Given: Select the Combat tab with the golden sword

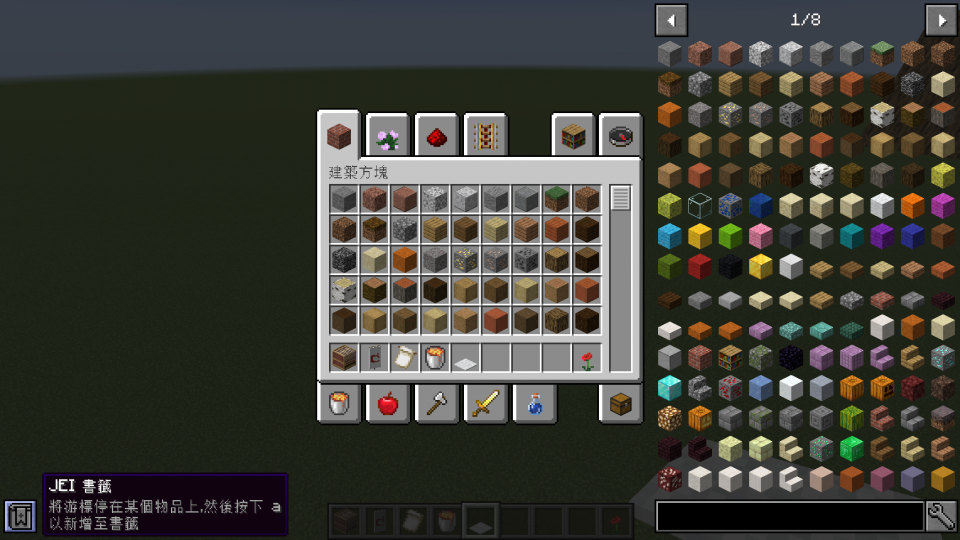Looking at the screenshot, I should (485, 404).
